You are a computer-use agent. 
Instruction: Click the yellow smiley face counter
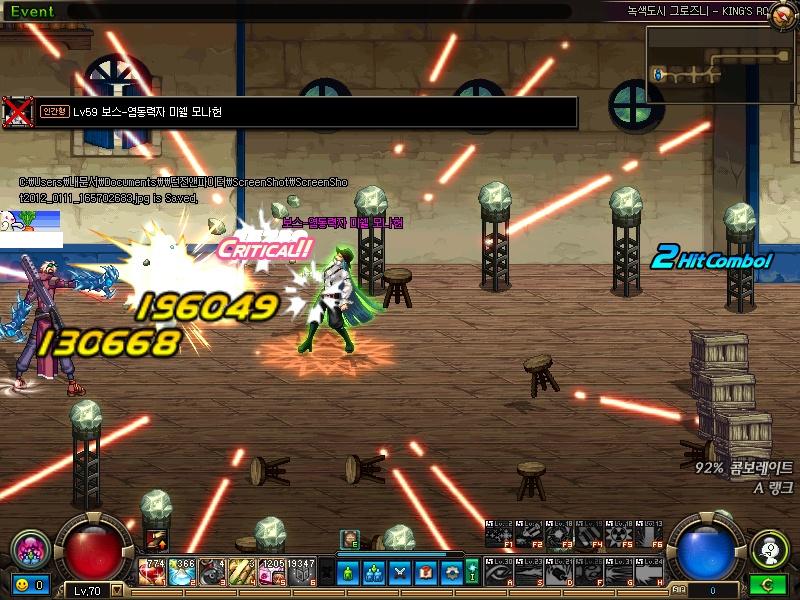[22, 584]
